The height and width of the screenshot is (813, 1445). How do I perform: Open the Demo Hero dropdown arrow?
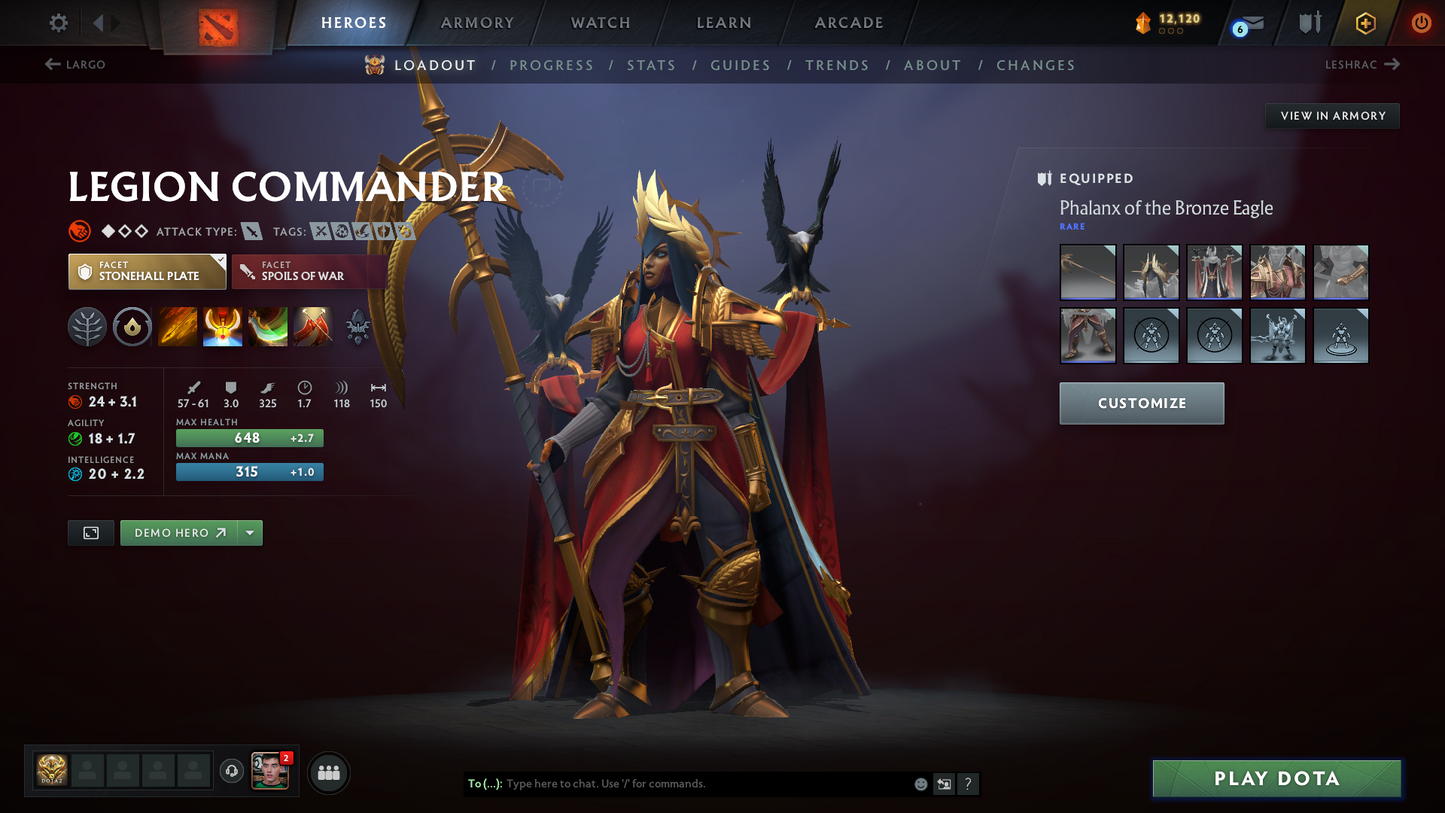click(249, 532)
